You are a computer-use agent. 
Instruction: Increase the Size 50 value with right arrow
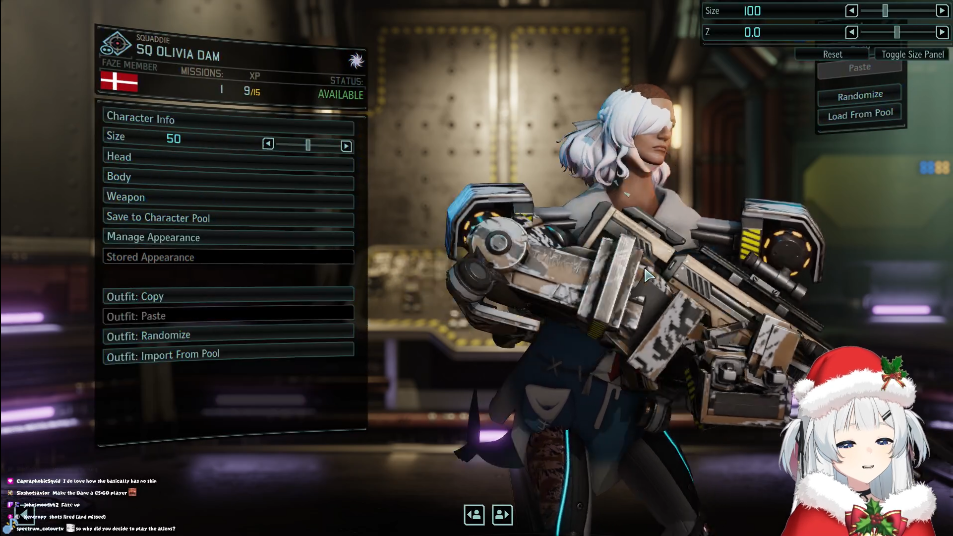[346, 145]
